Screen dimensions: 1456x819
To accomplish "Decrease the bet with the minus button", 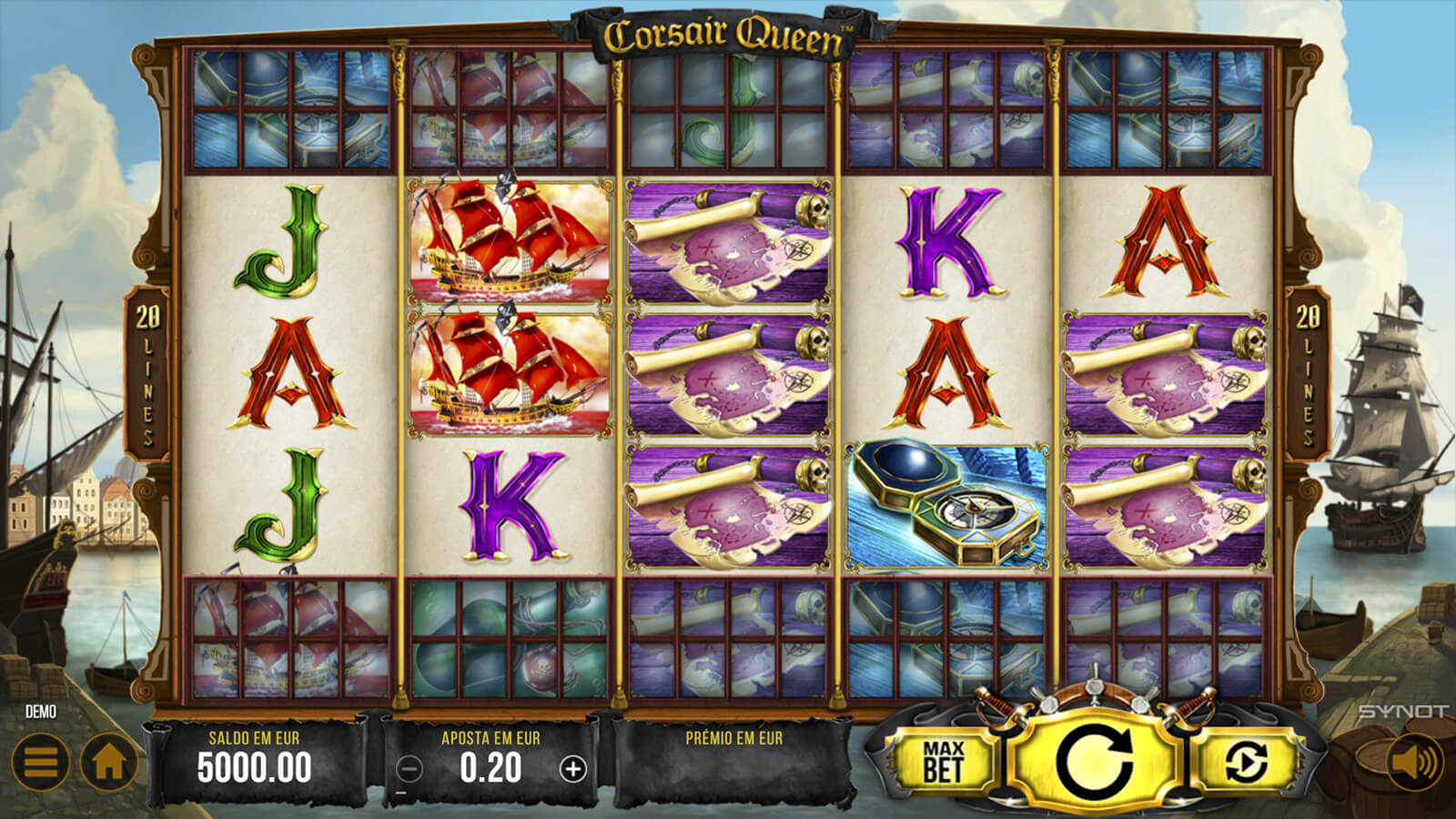I will pyautogui.click(x=410, y=769).
